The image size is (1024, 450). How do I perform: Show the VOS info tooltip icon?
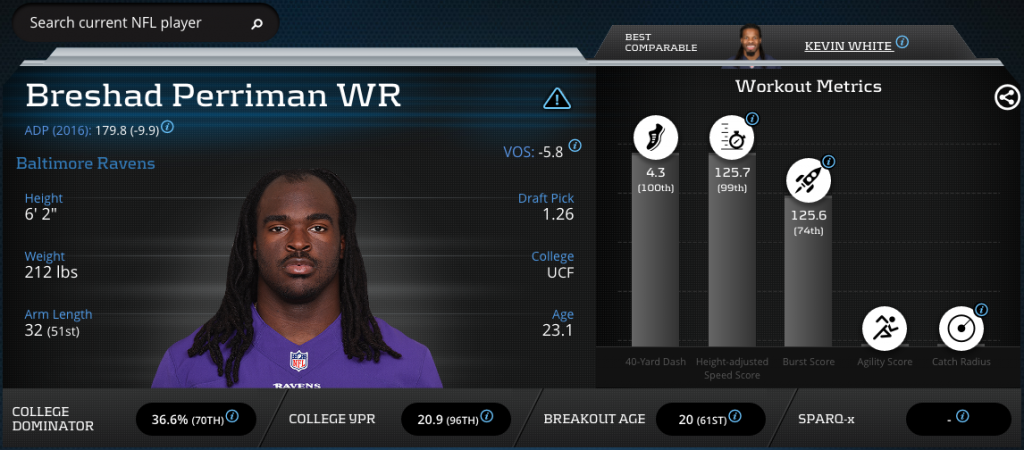click(x=575, y=146)
